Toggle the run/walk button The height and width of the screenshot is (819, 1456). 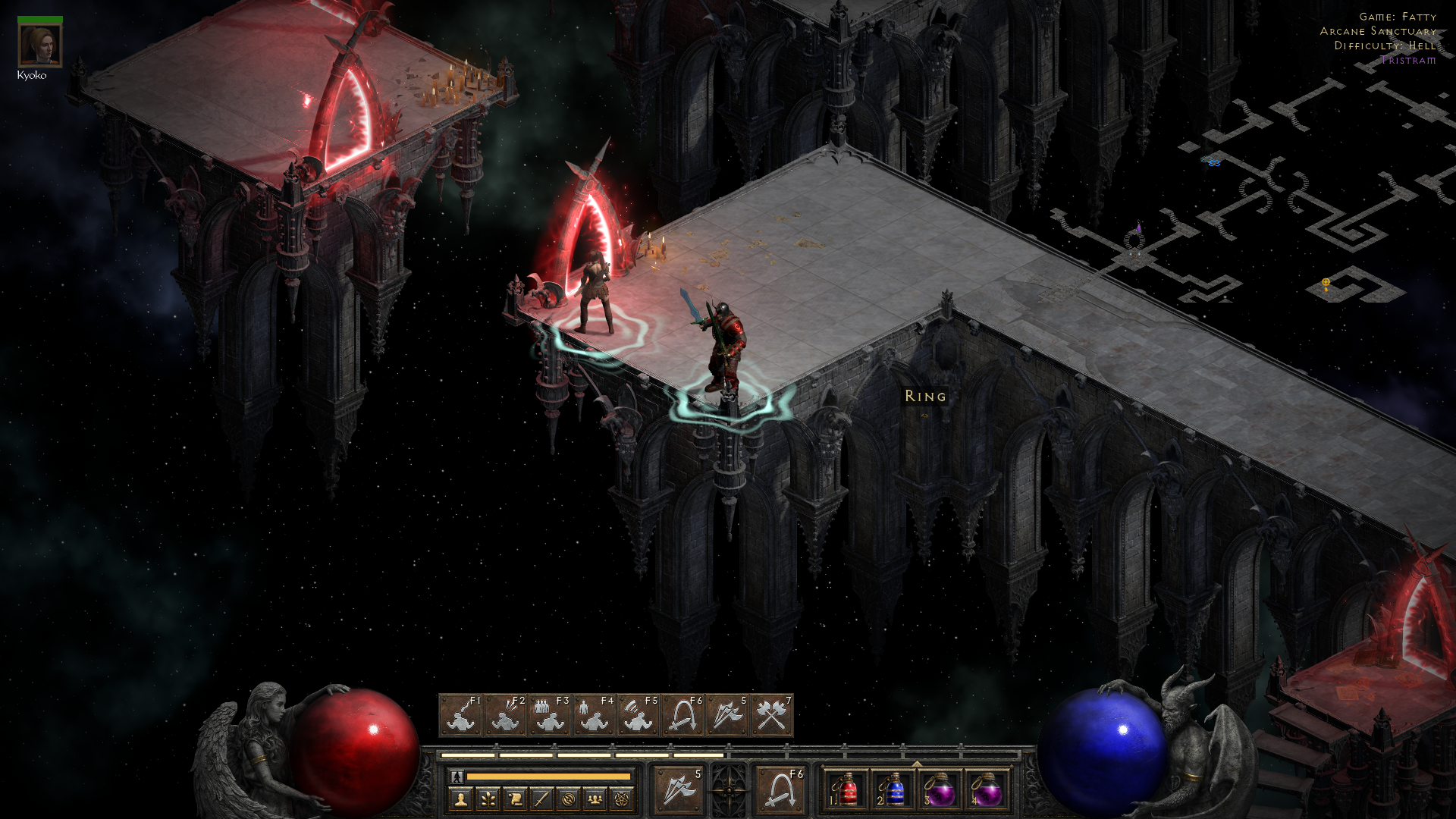tap(457, 777)
